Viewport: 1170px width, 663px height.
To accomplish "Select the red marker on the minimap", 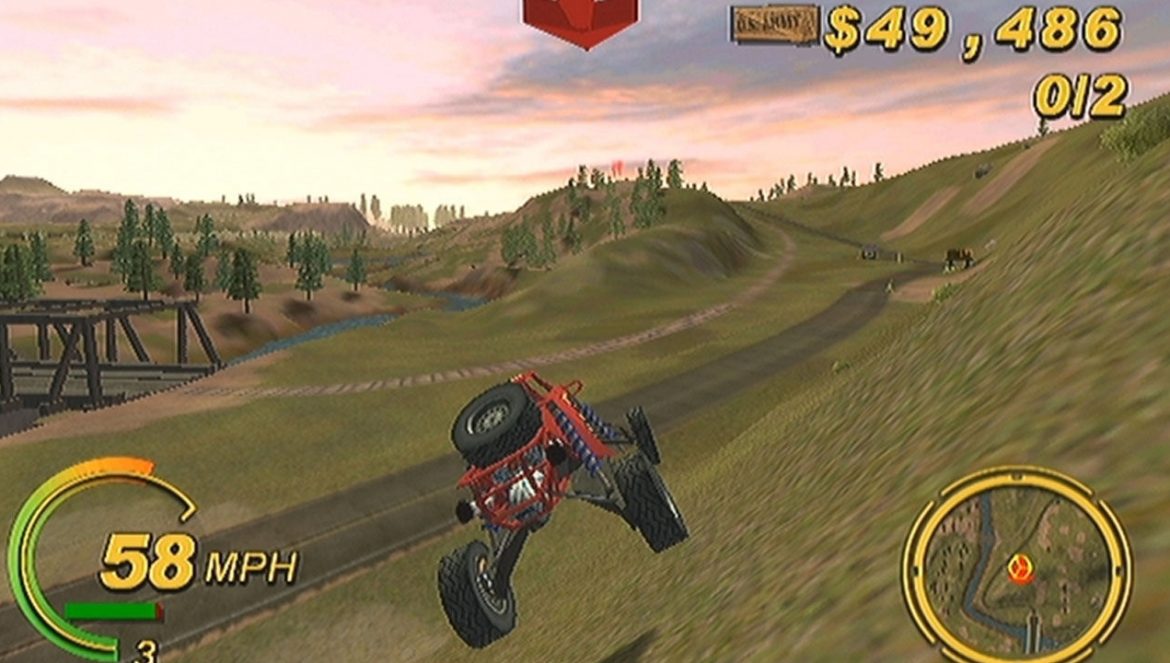I will click(x=1019, y=570).
